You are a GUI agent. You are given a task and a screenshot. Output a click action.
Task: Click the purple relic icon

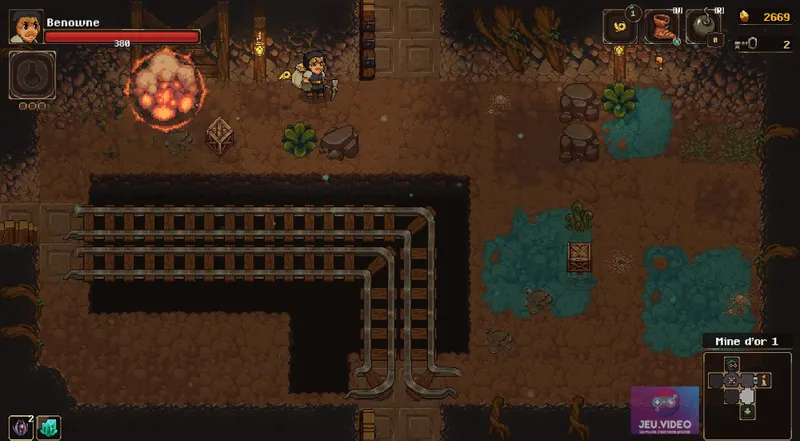click(x=22, y=427)
